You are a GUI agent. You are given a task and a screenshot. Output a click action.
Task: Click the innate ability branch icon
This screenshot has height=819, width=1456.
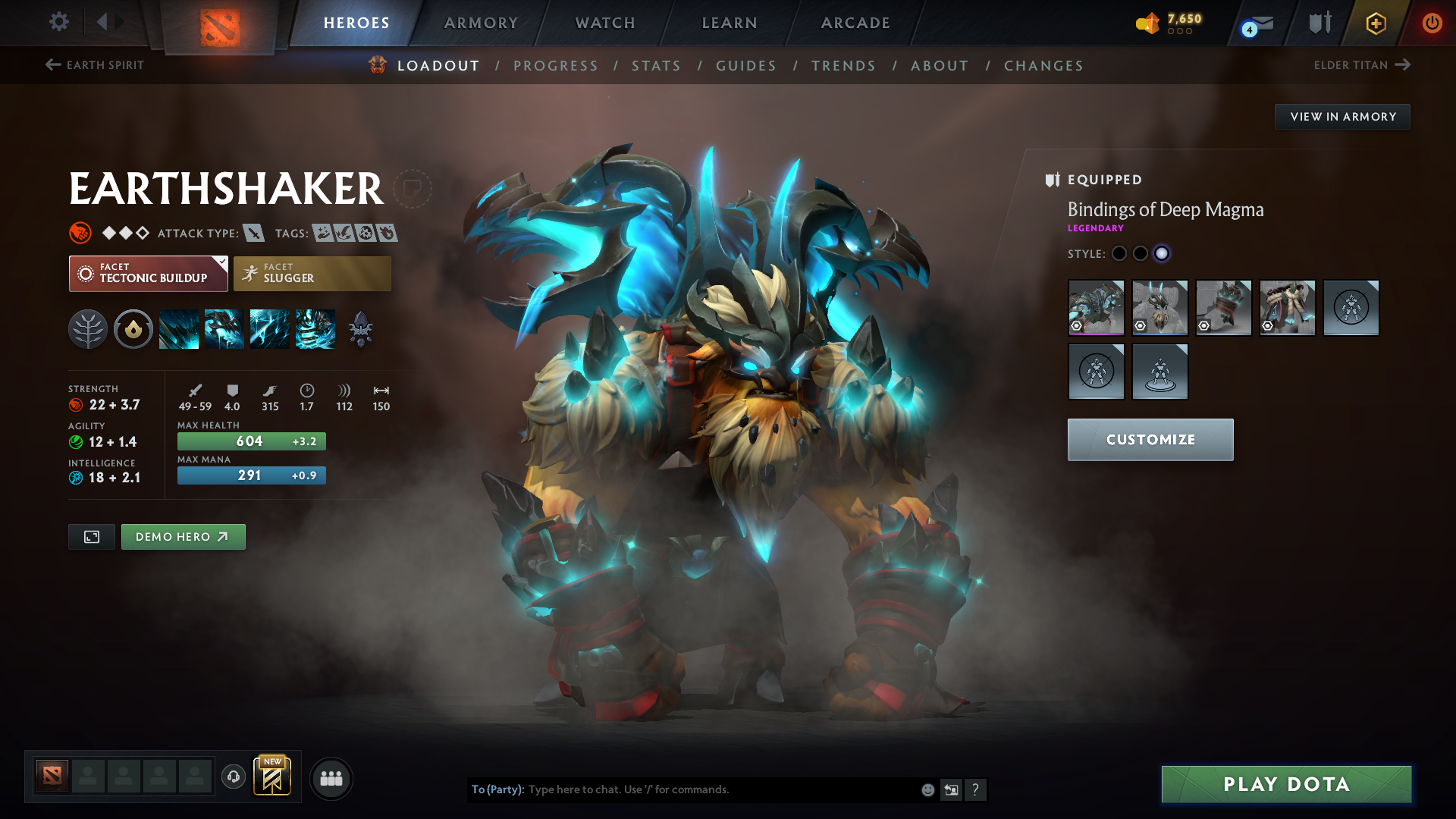87,328
